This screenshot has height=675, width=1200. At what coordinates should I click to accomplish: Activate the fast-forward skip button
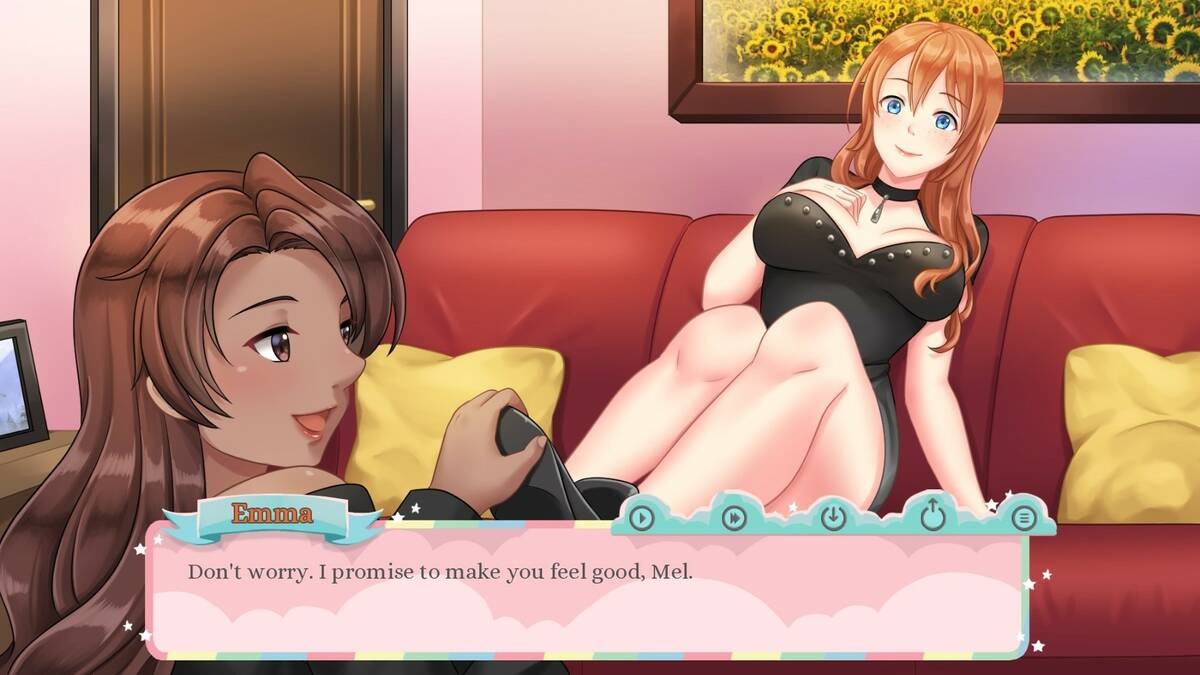735,517
